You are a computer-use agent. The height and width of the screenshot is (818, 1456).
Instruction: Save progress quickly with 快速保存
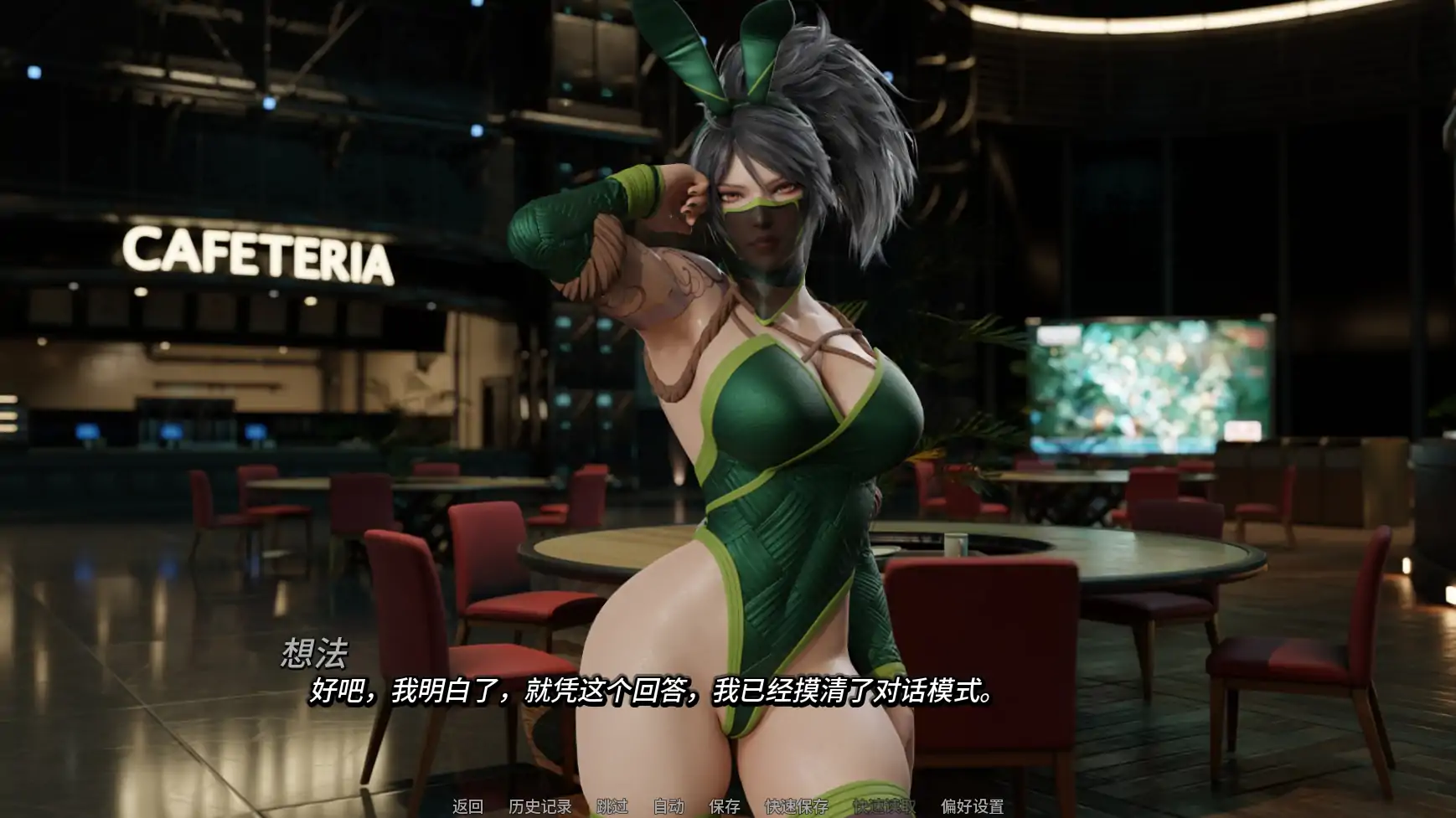[794, 807]
